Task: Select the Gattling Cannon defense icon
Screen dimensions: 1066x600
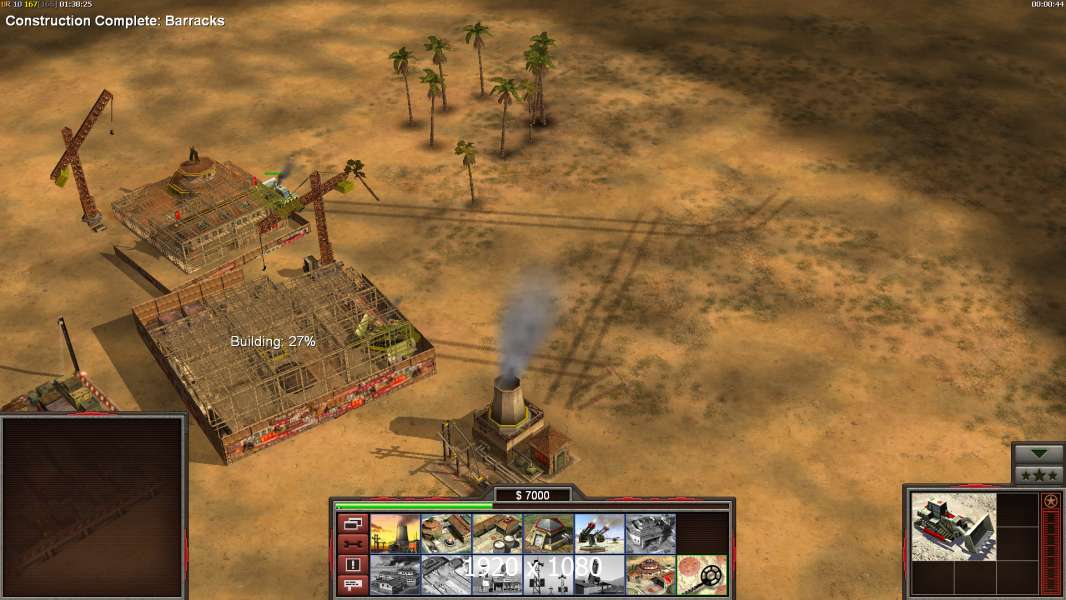Action: [599, 533]
